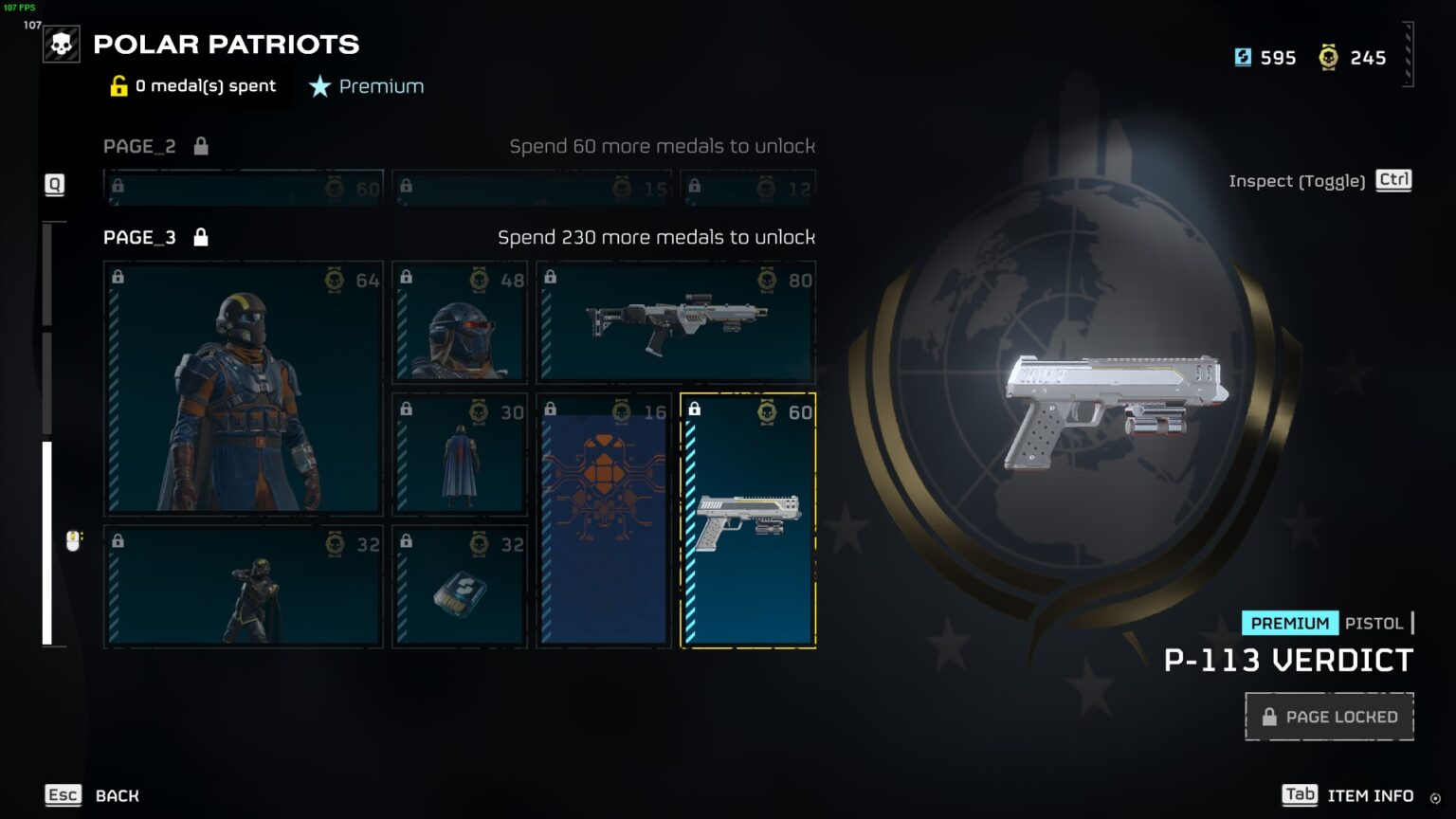Click the PAGE LOCKED button

(x=1328, y=717)
